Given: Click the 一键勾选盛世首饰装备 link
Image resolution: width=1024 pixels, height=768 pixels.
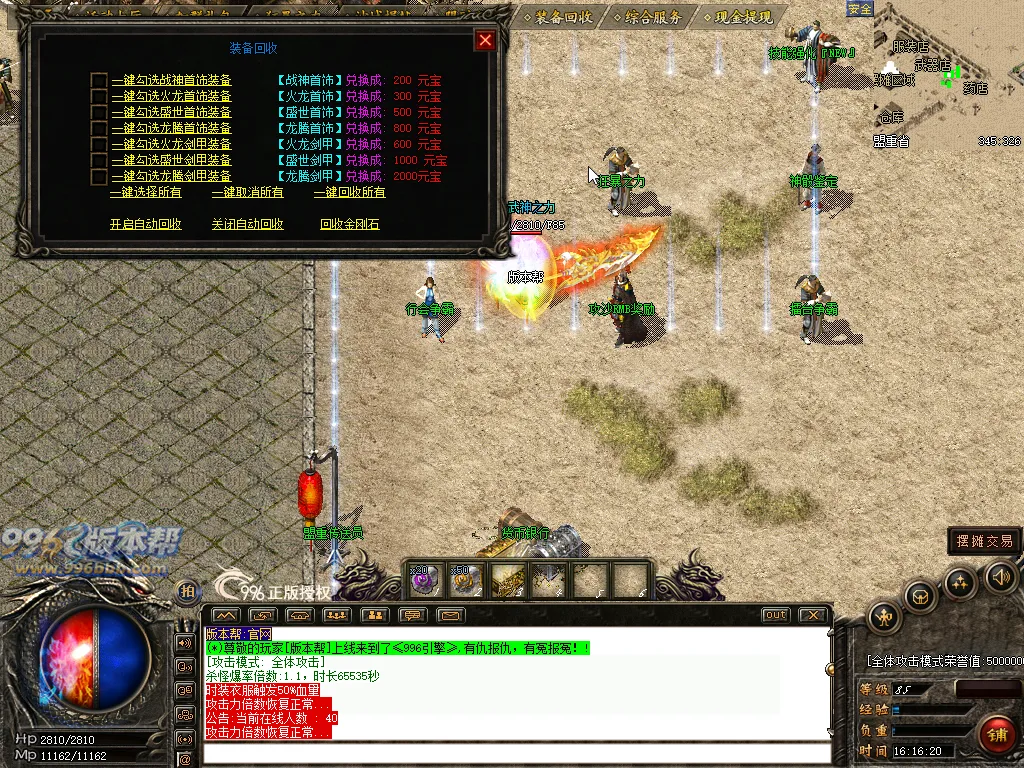Looking at the screenshot, I should [x=171, y=112].
